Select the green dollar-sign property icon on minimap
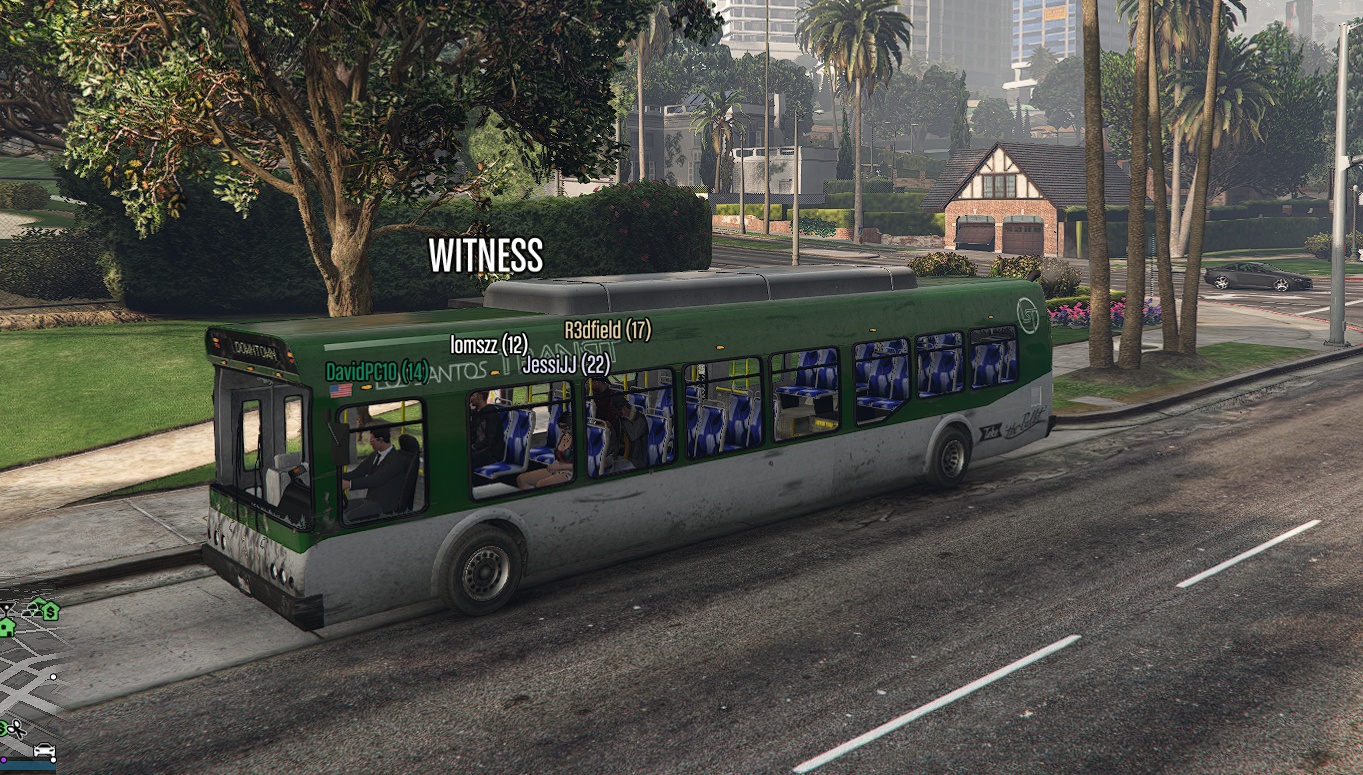This screenshot has width=1363, height=775. [50, 611]
